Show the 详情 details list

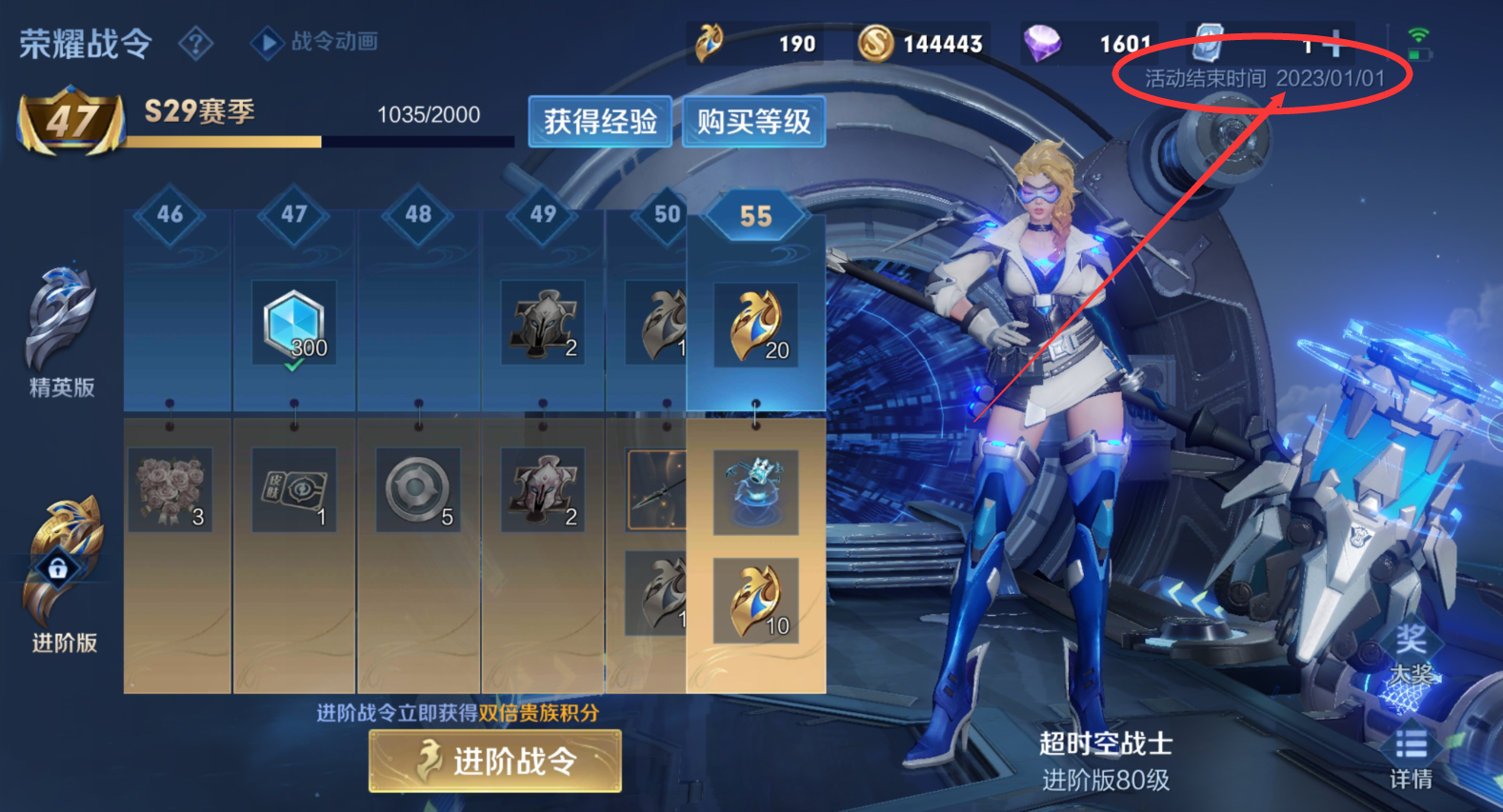[1411, 760]
